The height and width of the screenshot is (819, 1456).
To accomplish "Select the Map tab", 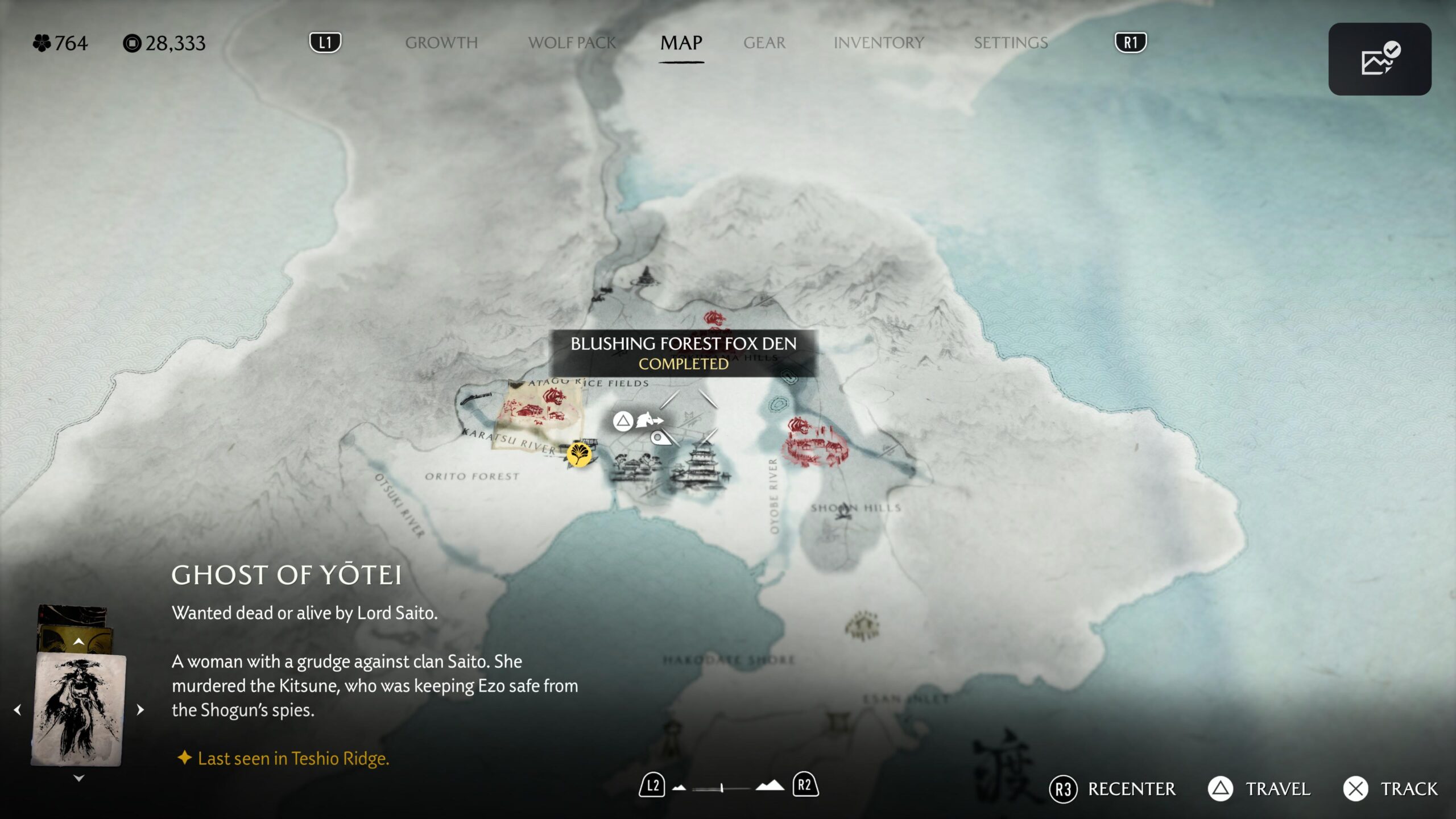I will point(681,43).
